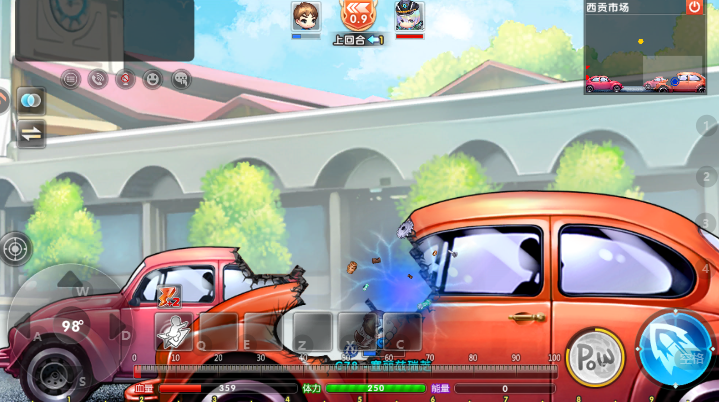The width and height of the screenshot is (719, 402).
Task: Select the silver-haired opponent avatar
Action: [x=409, y=16]
